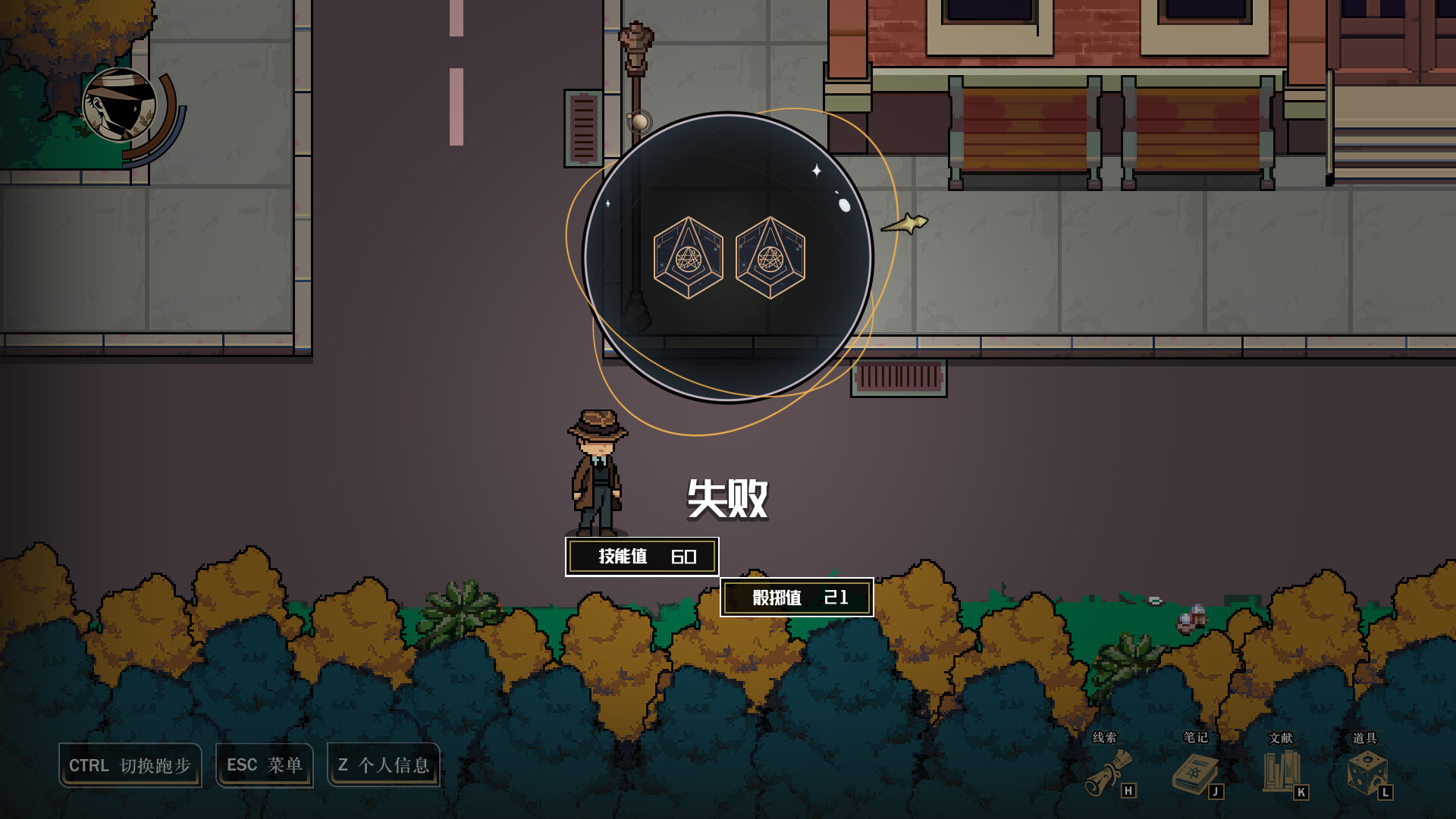Open the 笔记 notebook icon

point(1195,773)
